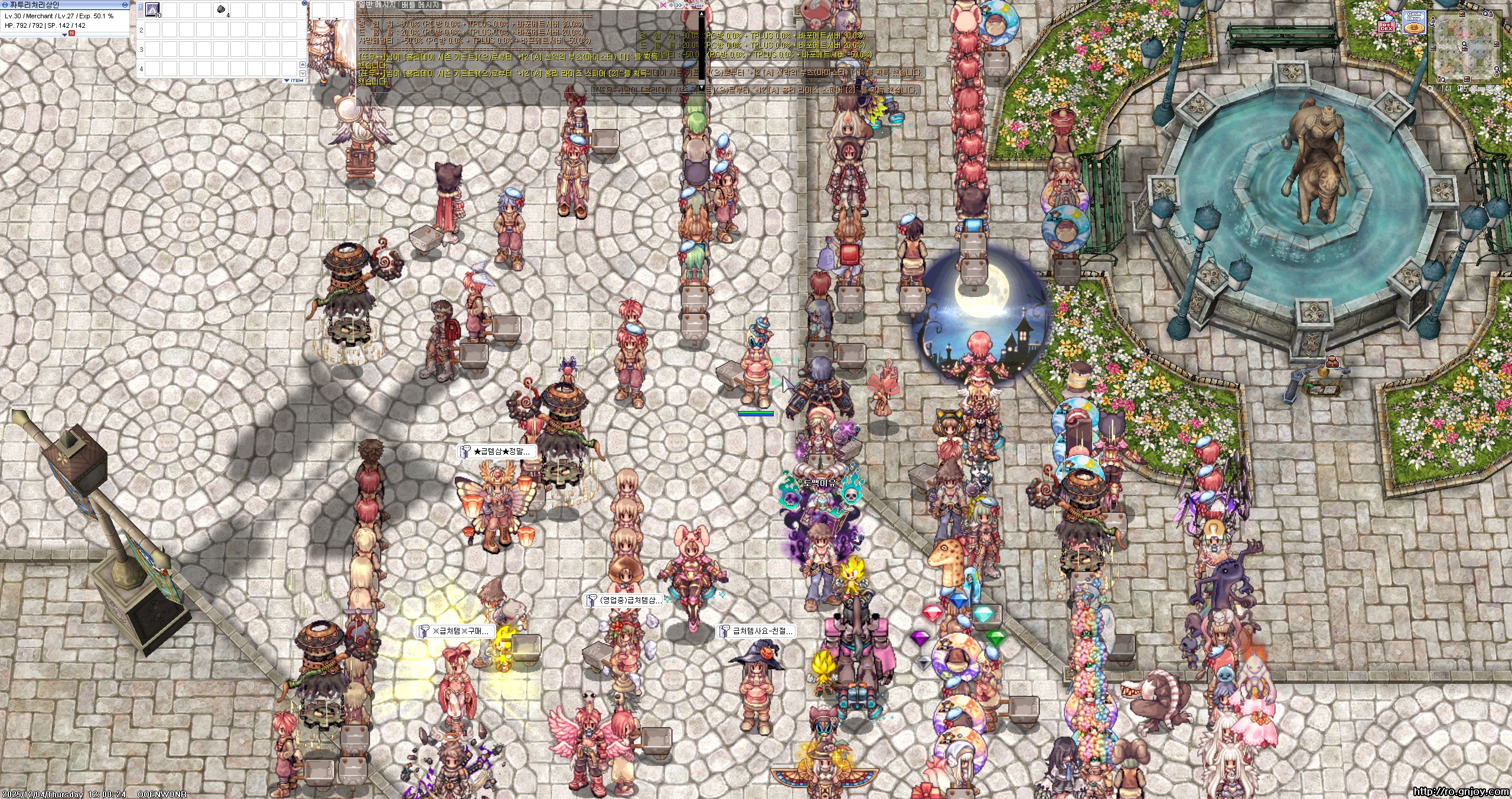1512x799 pixels.
Task: Click the minimap
Action: pos(1466,47)
